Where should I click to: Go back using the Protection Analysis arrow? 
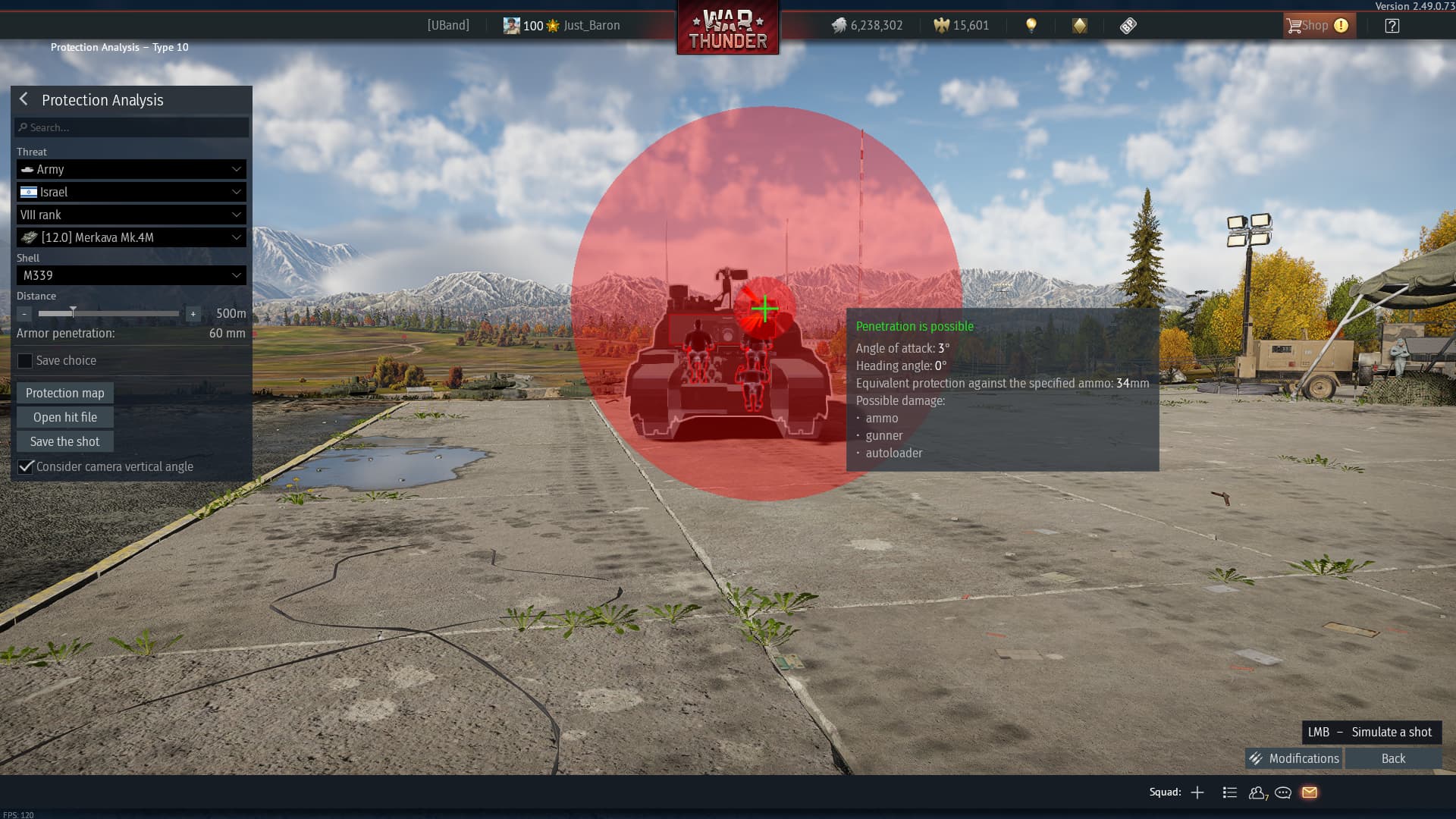[24, 99]
